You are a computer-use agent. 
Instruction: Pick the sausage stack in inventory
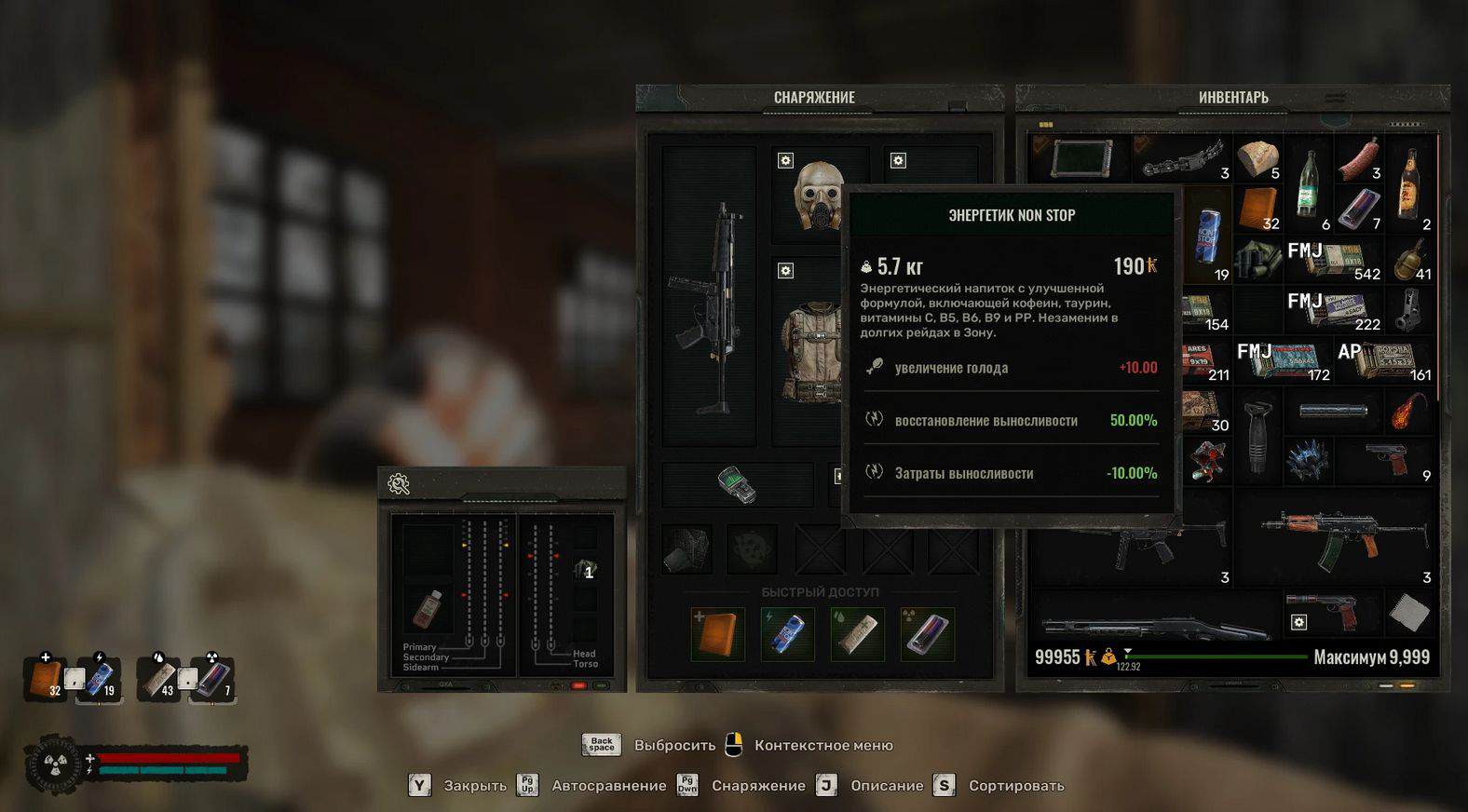pyautogui.click(x=1358, y=158)
